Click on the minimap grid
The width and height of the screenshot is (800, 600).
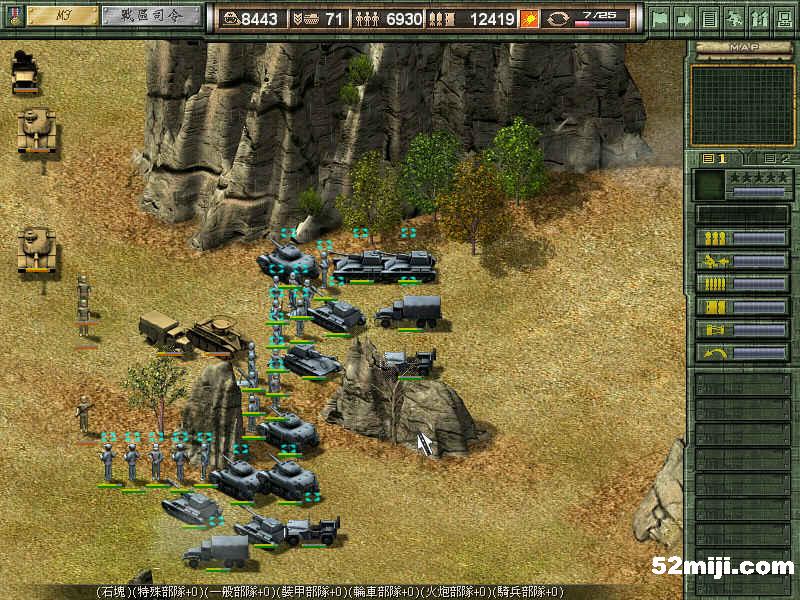(742, 105)
